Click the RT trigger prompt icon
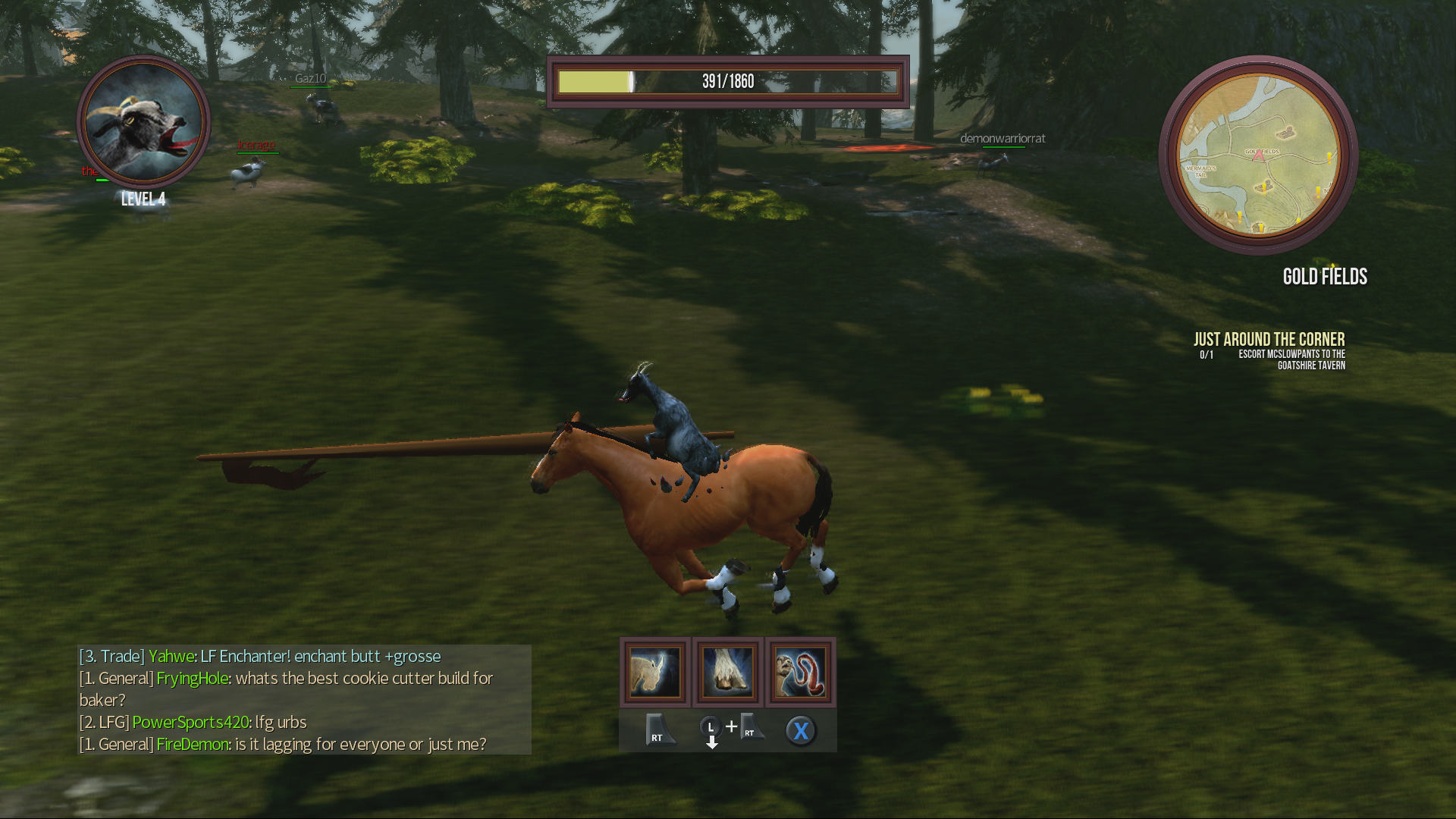 pyautogui.click(x=656, y=730)
